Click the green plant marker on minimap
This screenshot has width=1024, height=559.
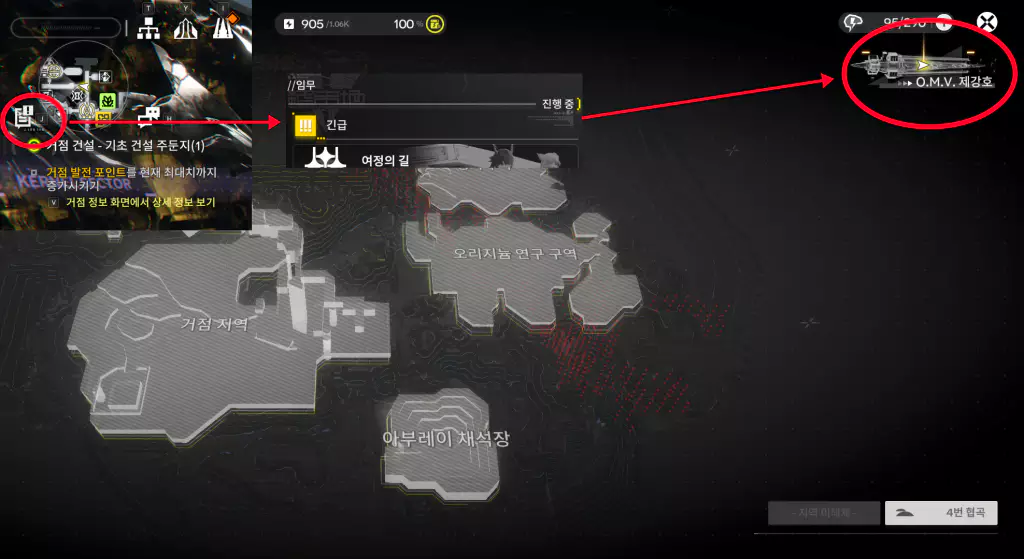click(107, 101)
